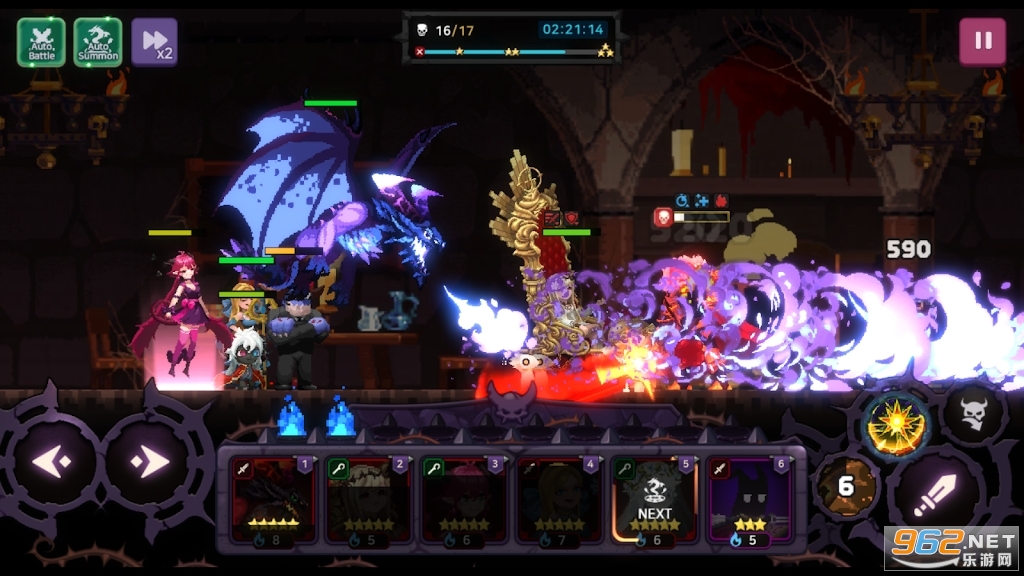Select the summon card in slot 2
Viewport: 1024px width, 576px height.
(x=368, y=500)
